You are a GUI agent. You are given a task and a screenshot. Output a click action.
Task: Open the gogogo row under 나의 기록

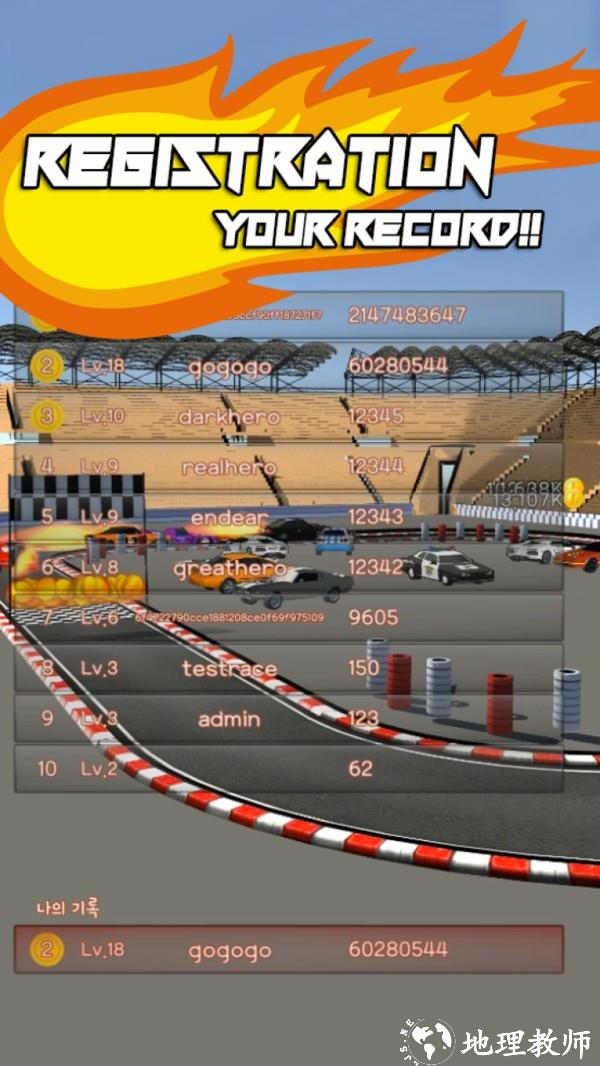288,949
